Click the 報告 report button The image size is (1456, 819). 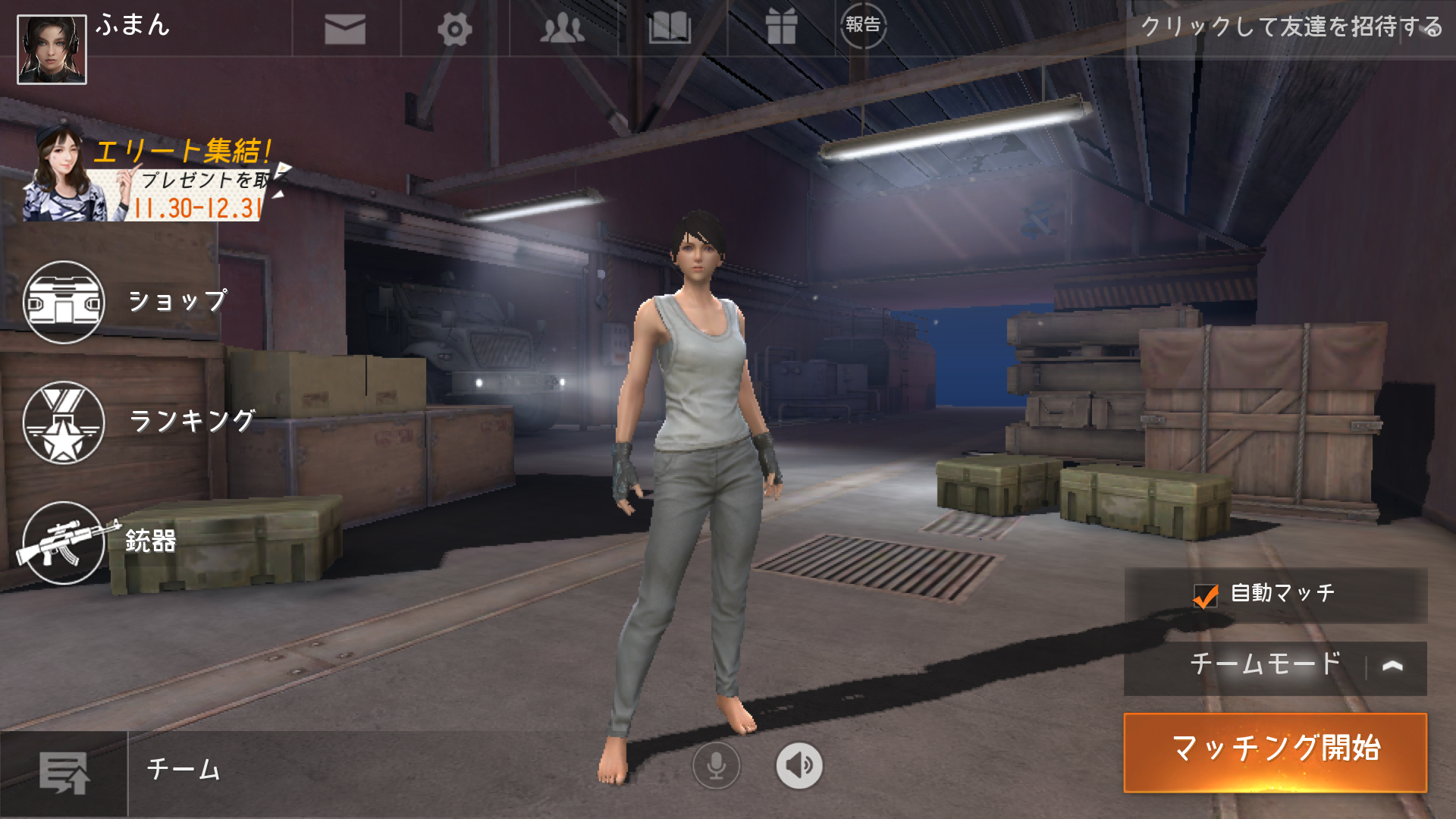click(x=863, y=25)
